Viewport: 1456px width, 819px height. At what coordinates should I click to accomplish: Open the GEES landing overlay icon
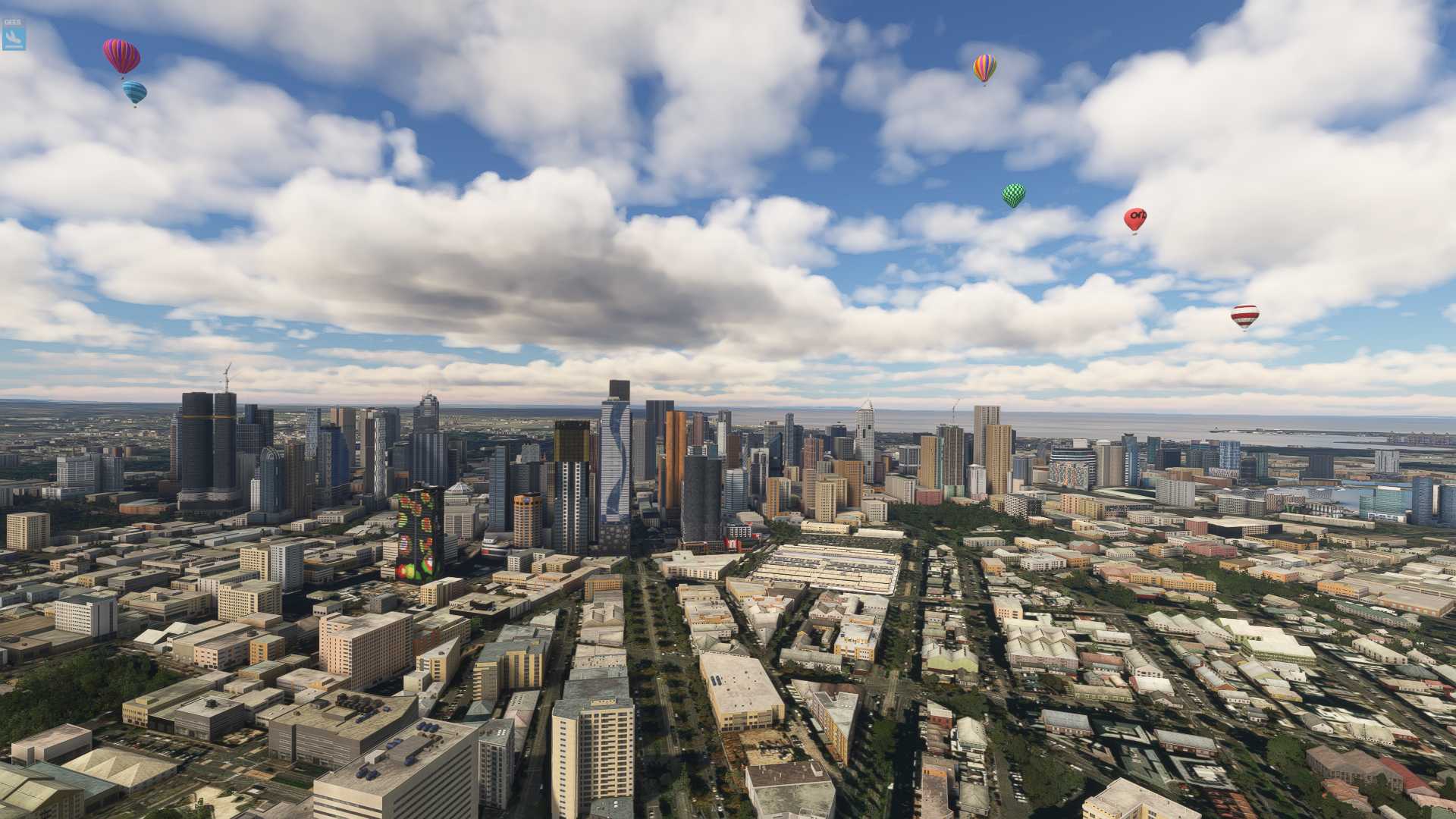[14, 34]
